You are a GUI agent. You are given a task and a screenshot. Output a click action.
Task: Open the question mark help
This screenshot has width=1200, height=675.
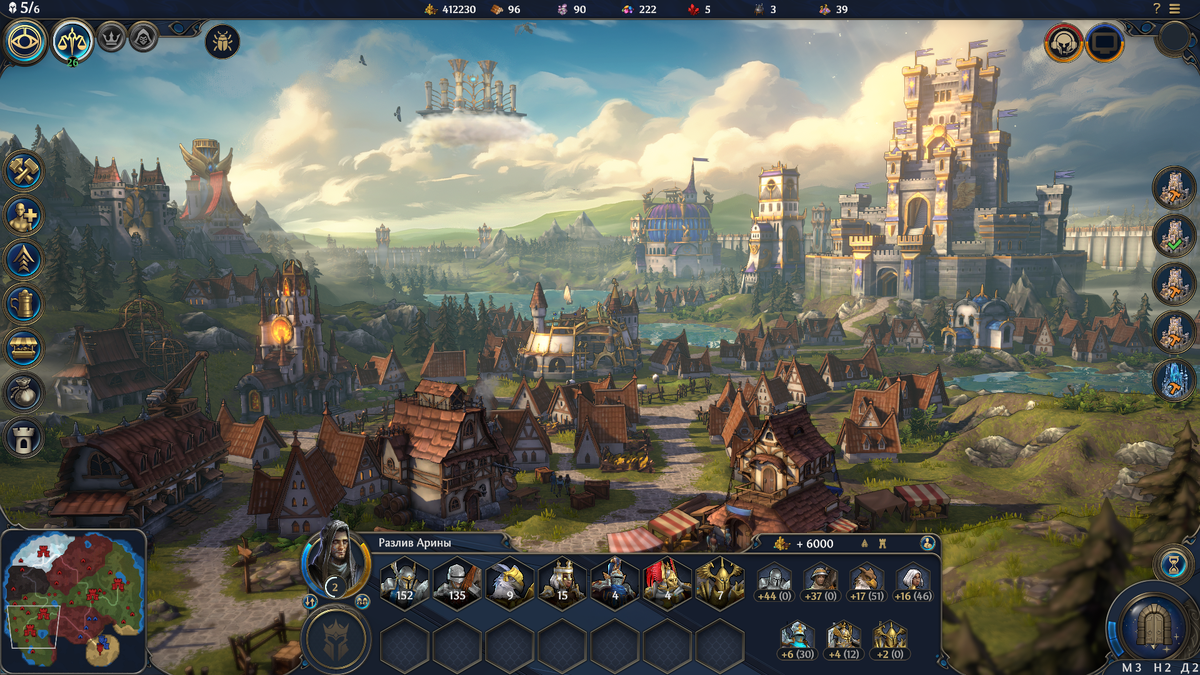tap(1156, 9)
